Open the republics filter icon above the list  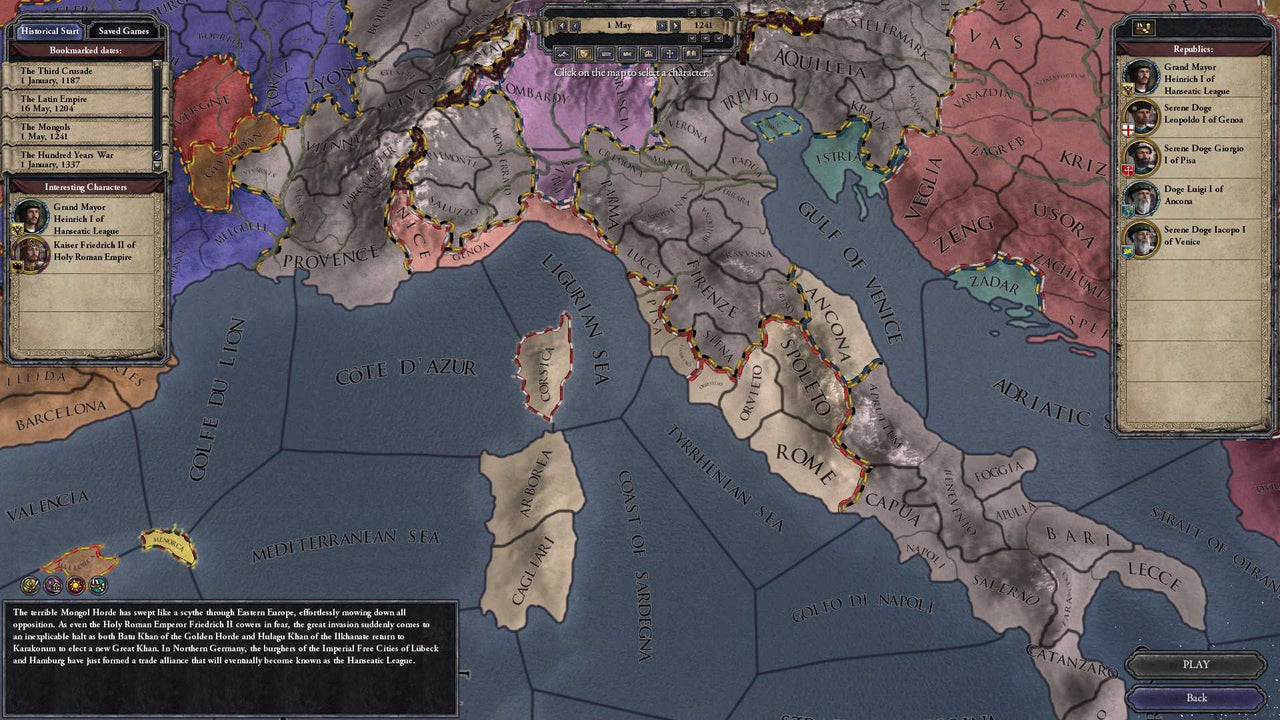tap(1143, 28)
